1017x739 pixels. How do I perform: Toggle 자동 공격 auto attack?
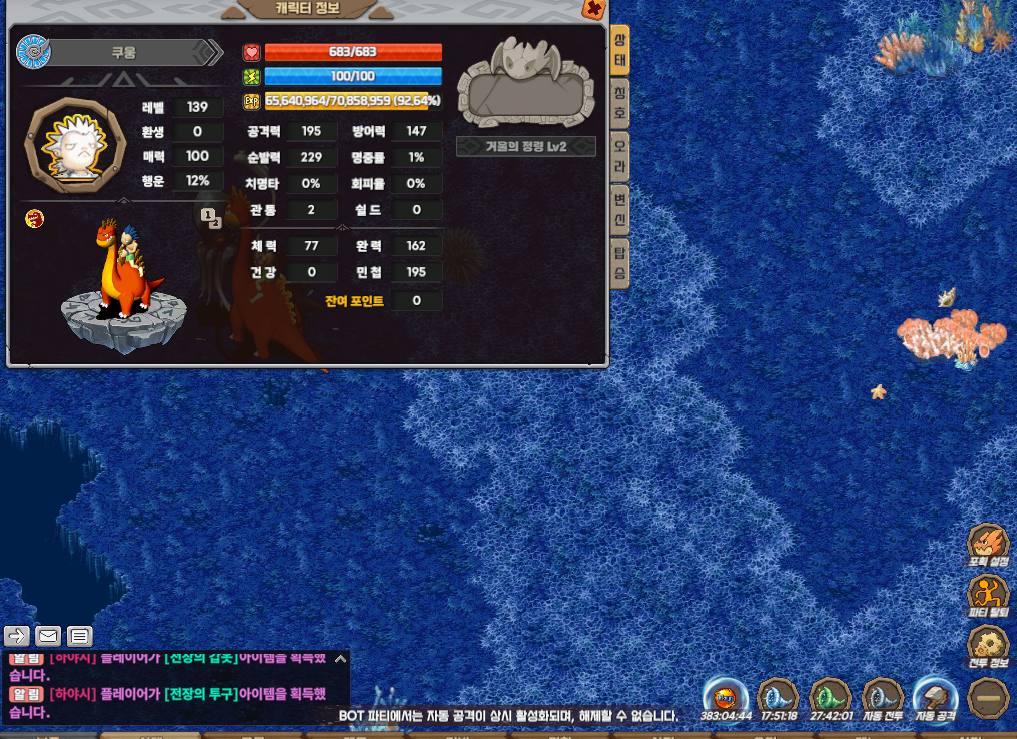pyautogui.click(x=936, y=699)
